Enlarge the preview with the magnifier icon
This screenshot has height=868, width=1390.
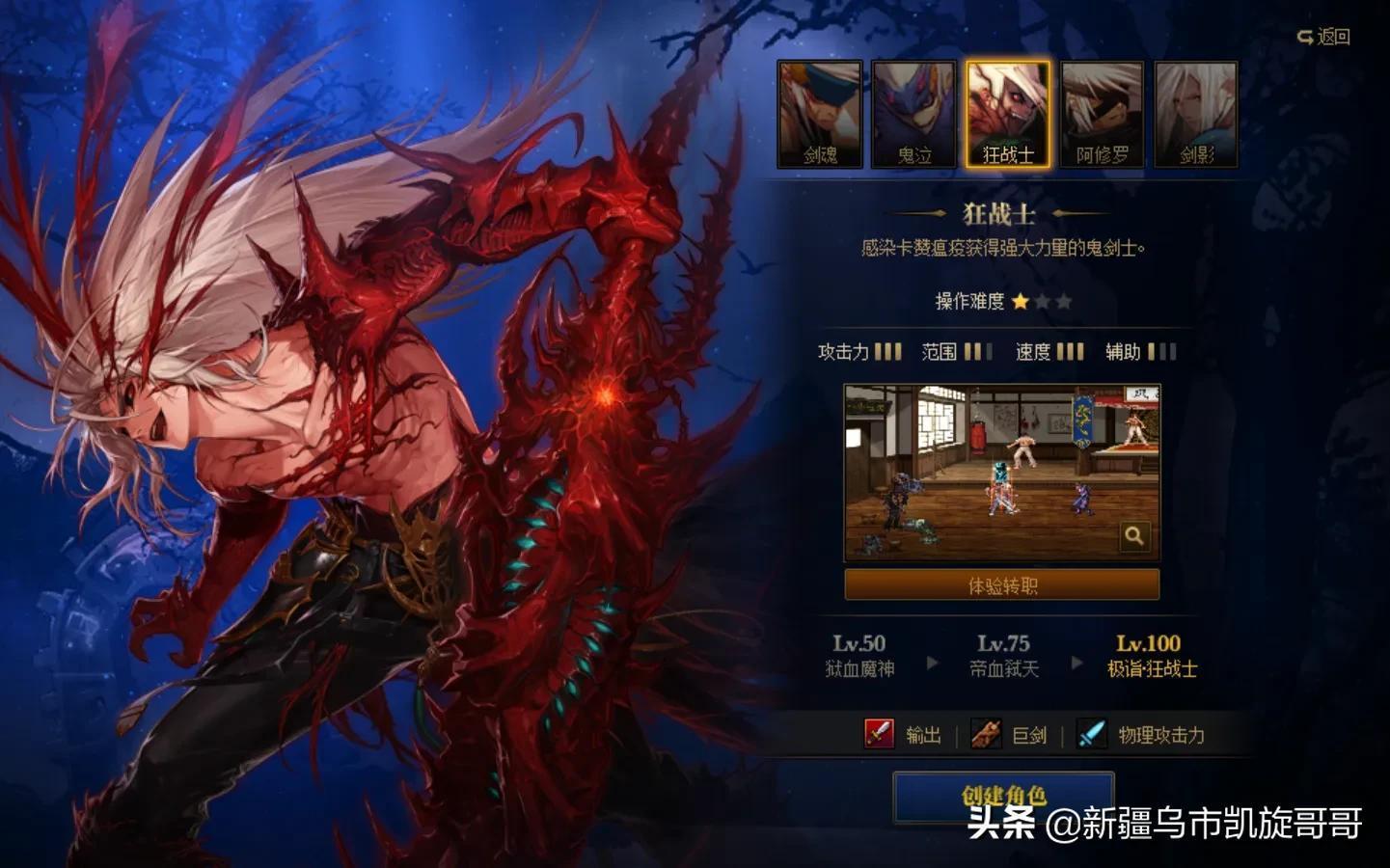click(x=1134, y=535)
